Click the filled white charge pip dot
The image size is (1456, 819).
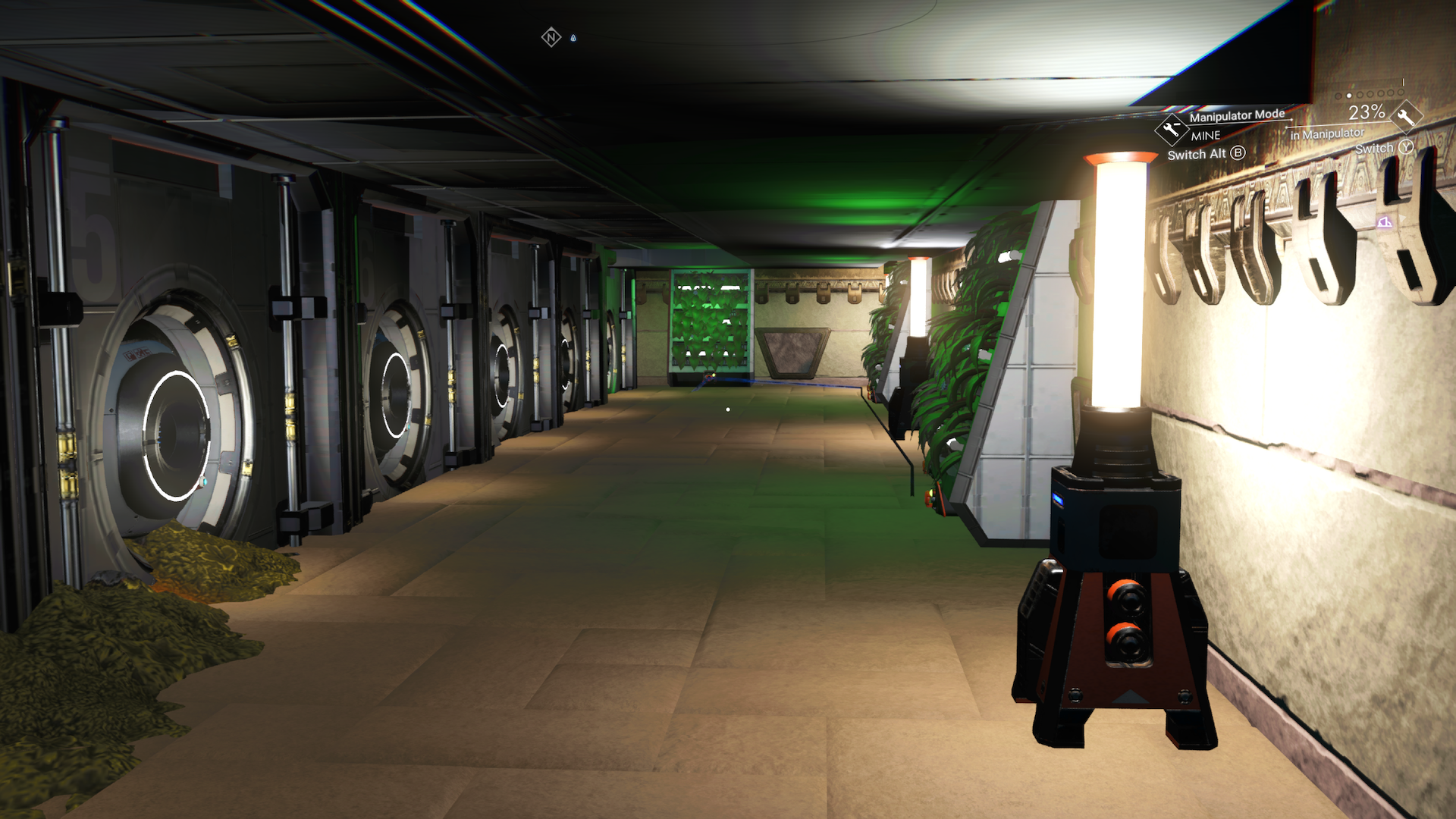pyautogui.click(x=1349, y=96)
